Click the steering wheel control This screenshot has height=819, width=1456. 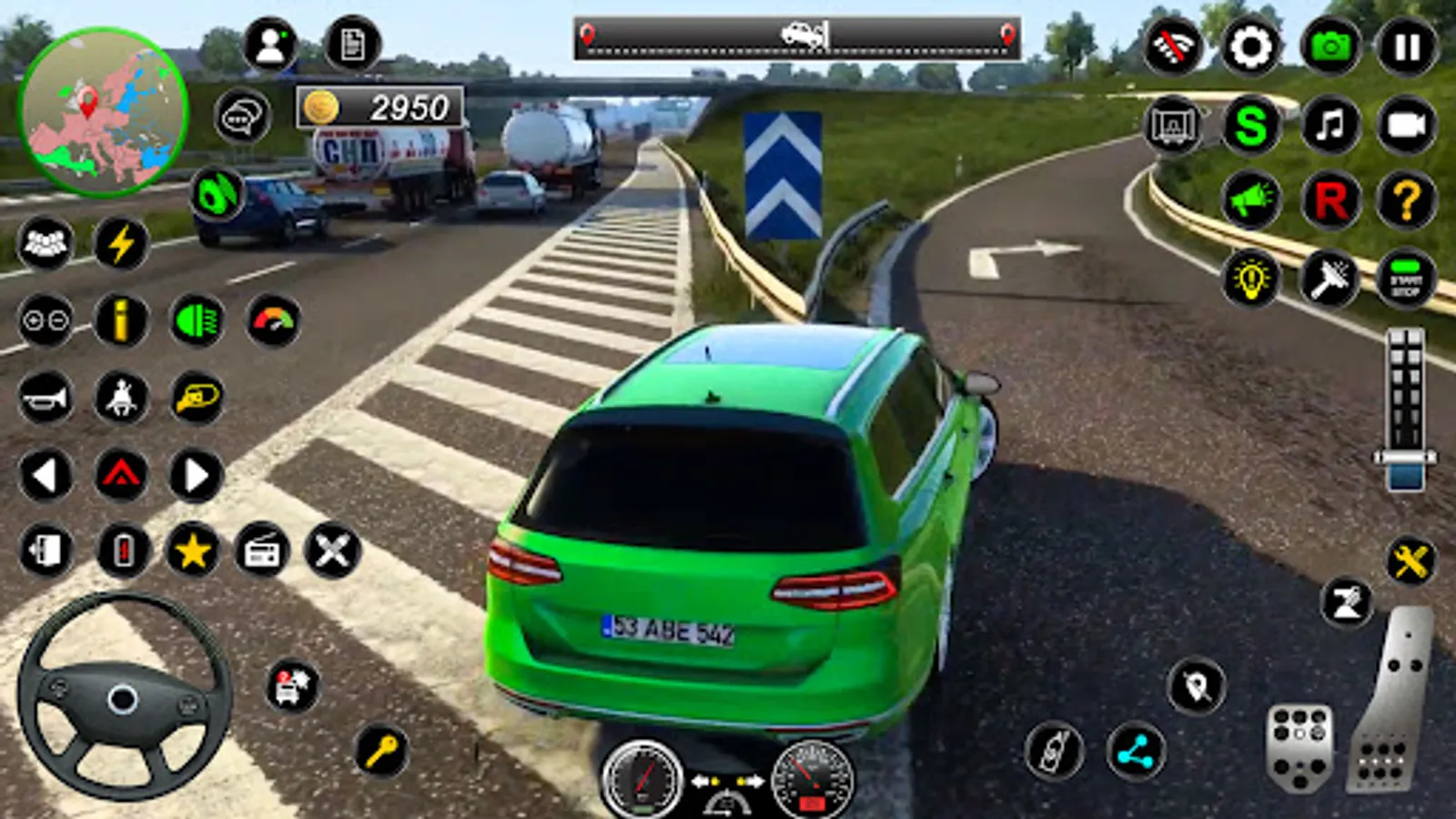coord(123,699)
